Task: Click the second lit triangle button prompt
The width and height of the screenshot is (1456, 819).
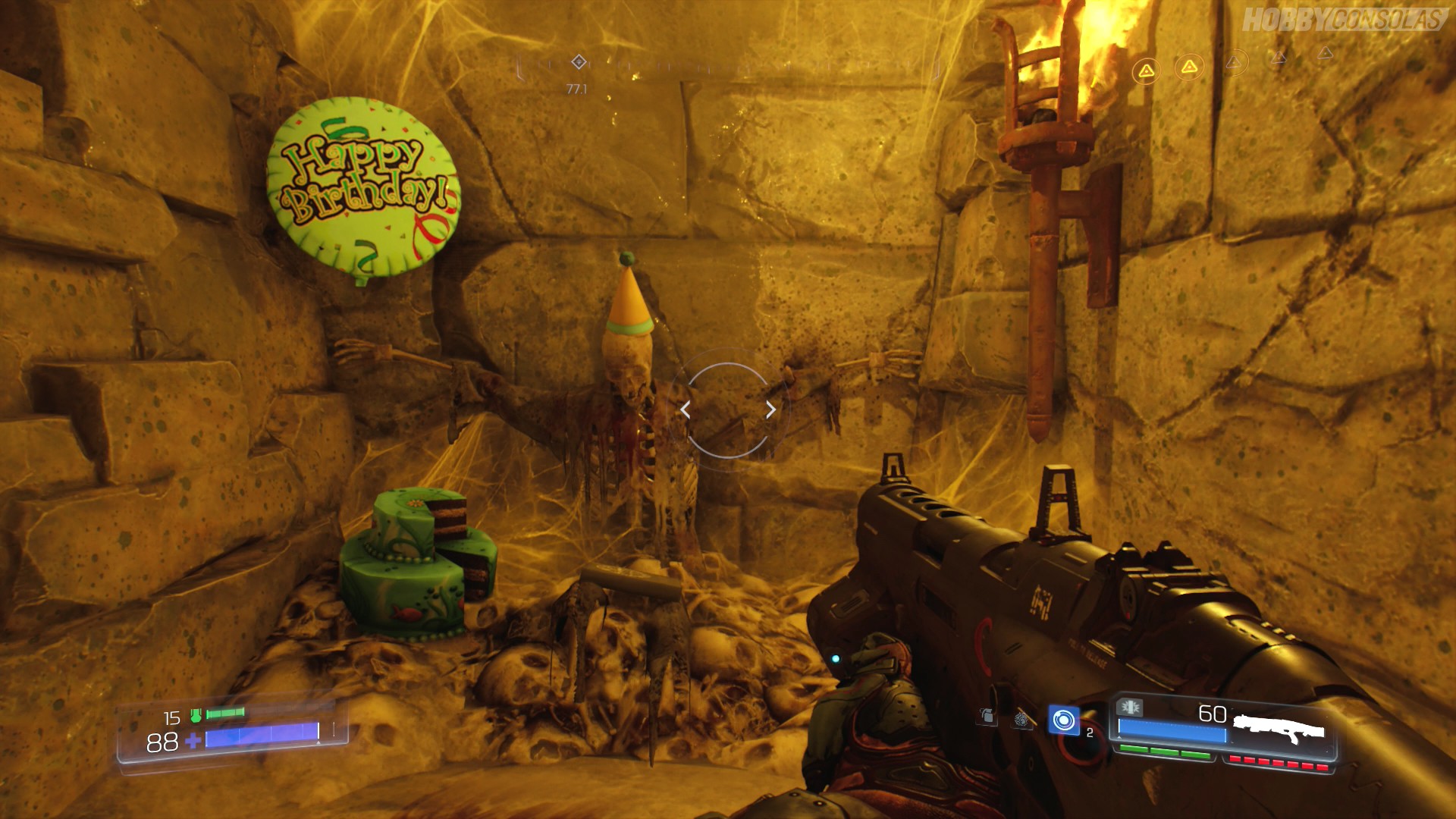Action: [1188, 67]
